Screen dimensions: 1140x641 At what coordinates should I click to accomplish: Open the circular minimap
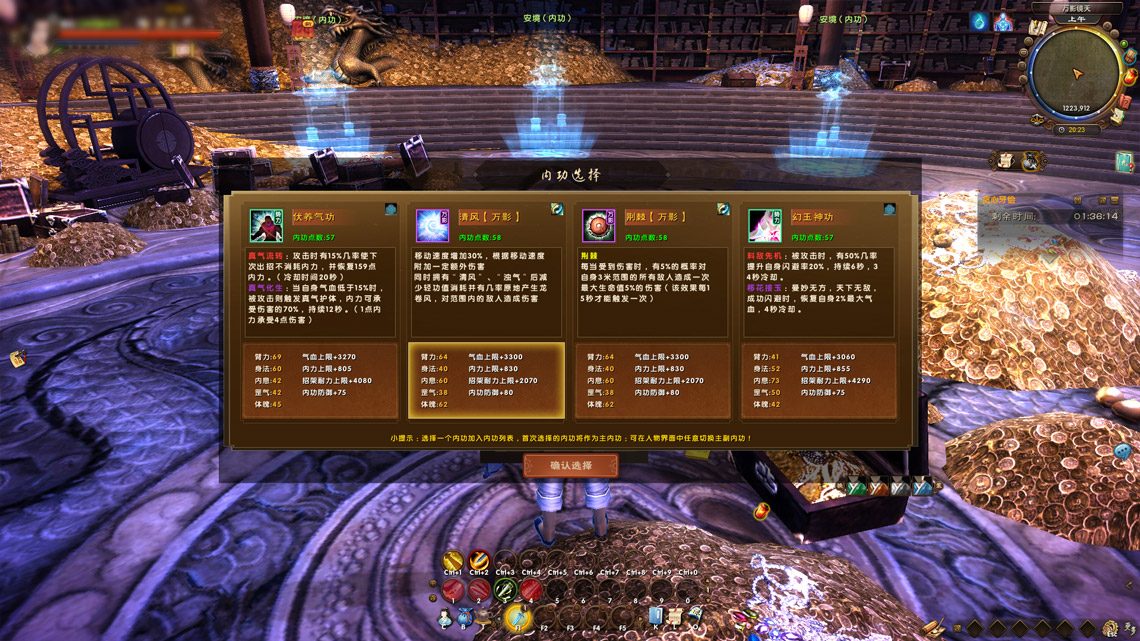(x=1076, y=74)
